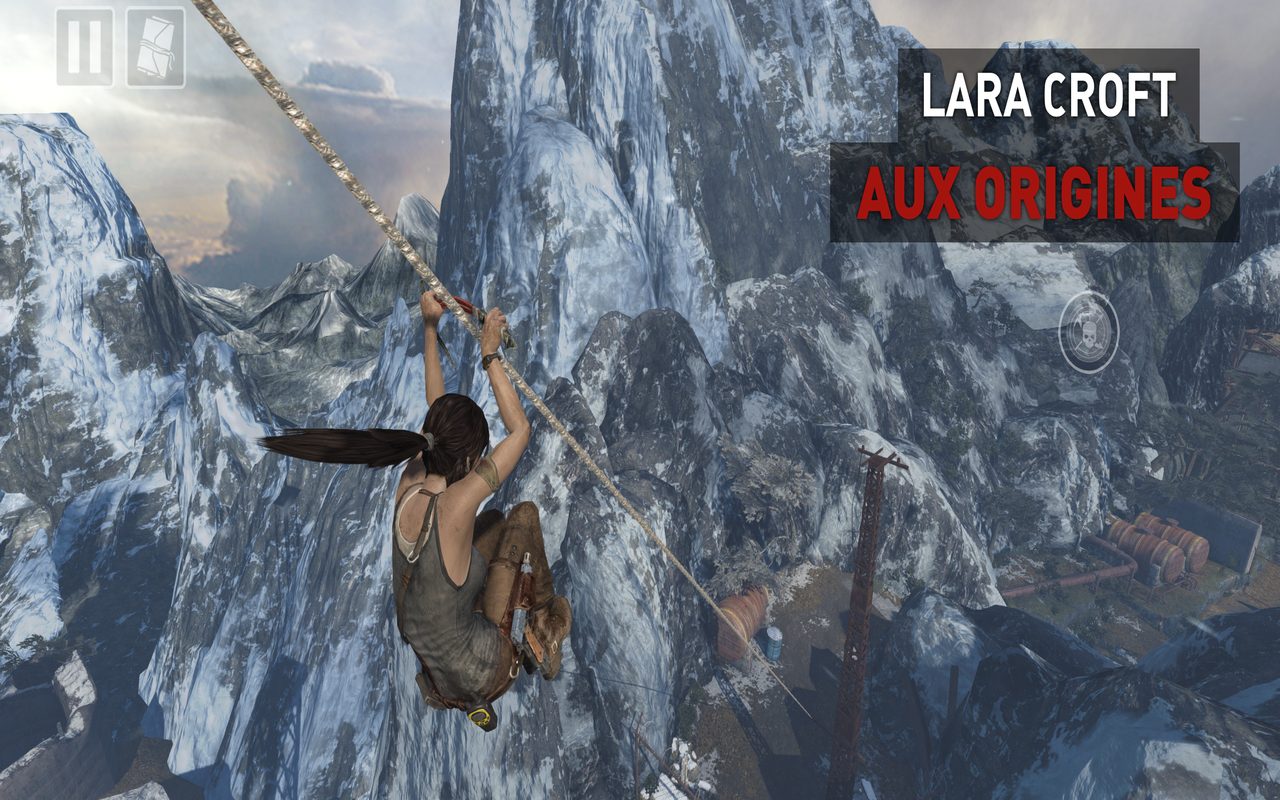Click the skull emblem inside the compass ring
Screen dimensions: 1280x800
coord(1092,338)
